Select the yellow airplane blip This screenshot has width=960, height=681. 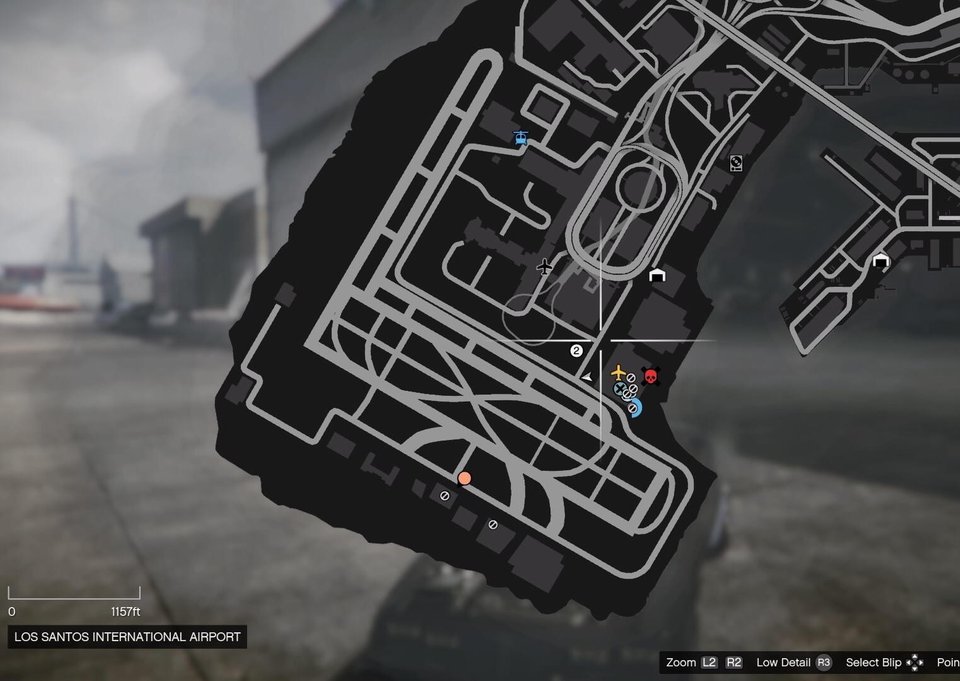click(618, 372)
